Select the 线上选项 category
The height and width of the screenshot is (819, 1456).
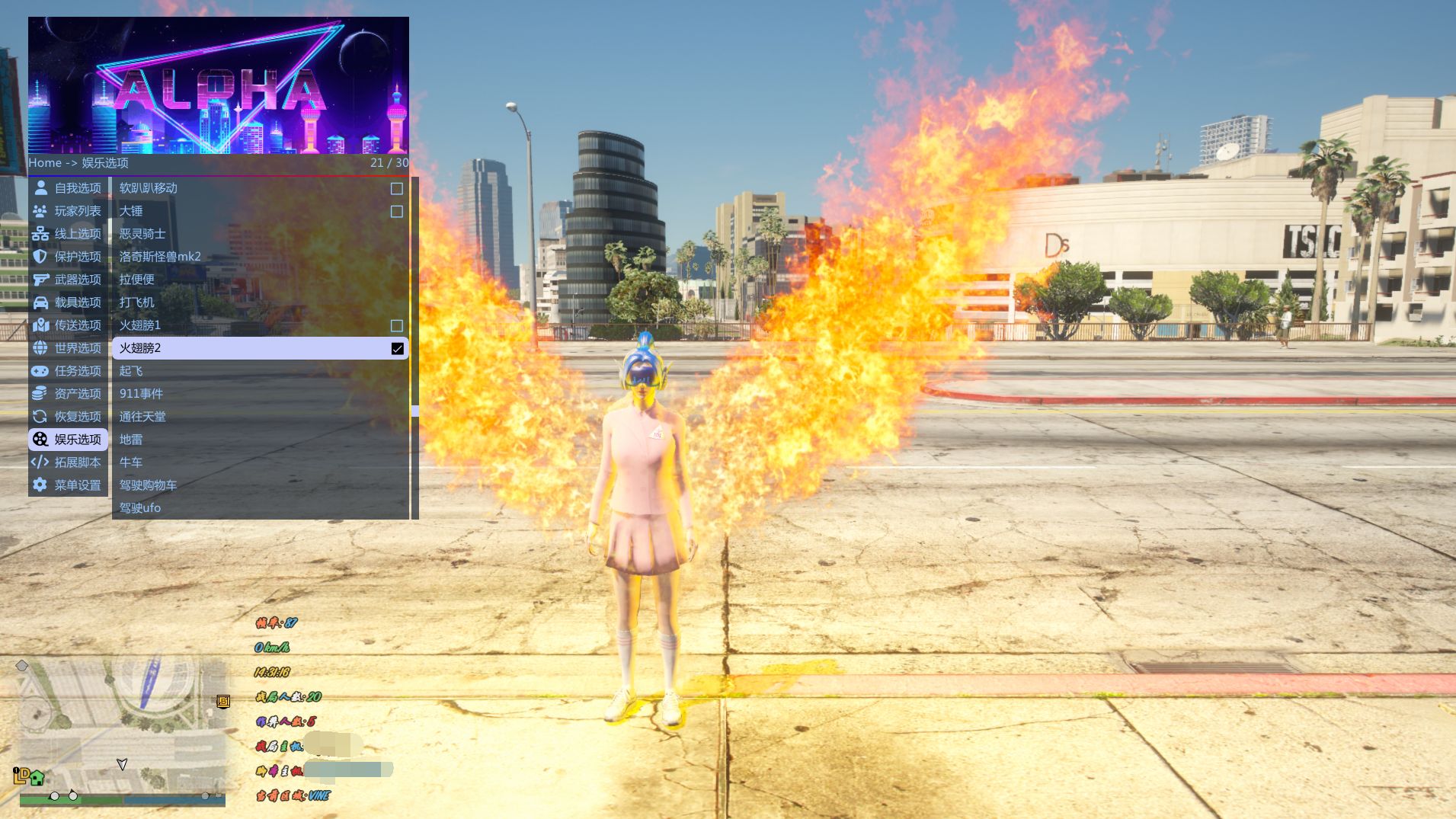point(68,234)
